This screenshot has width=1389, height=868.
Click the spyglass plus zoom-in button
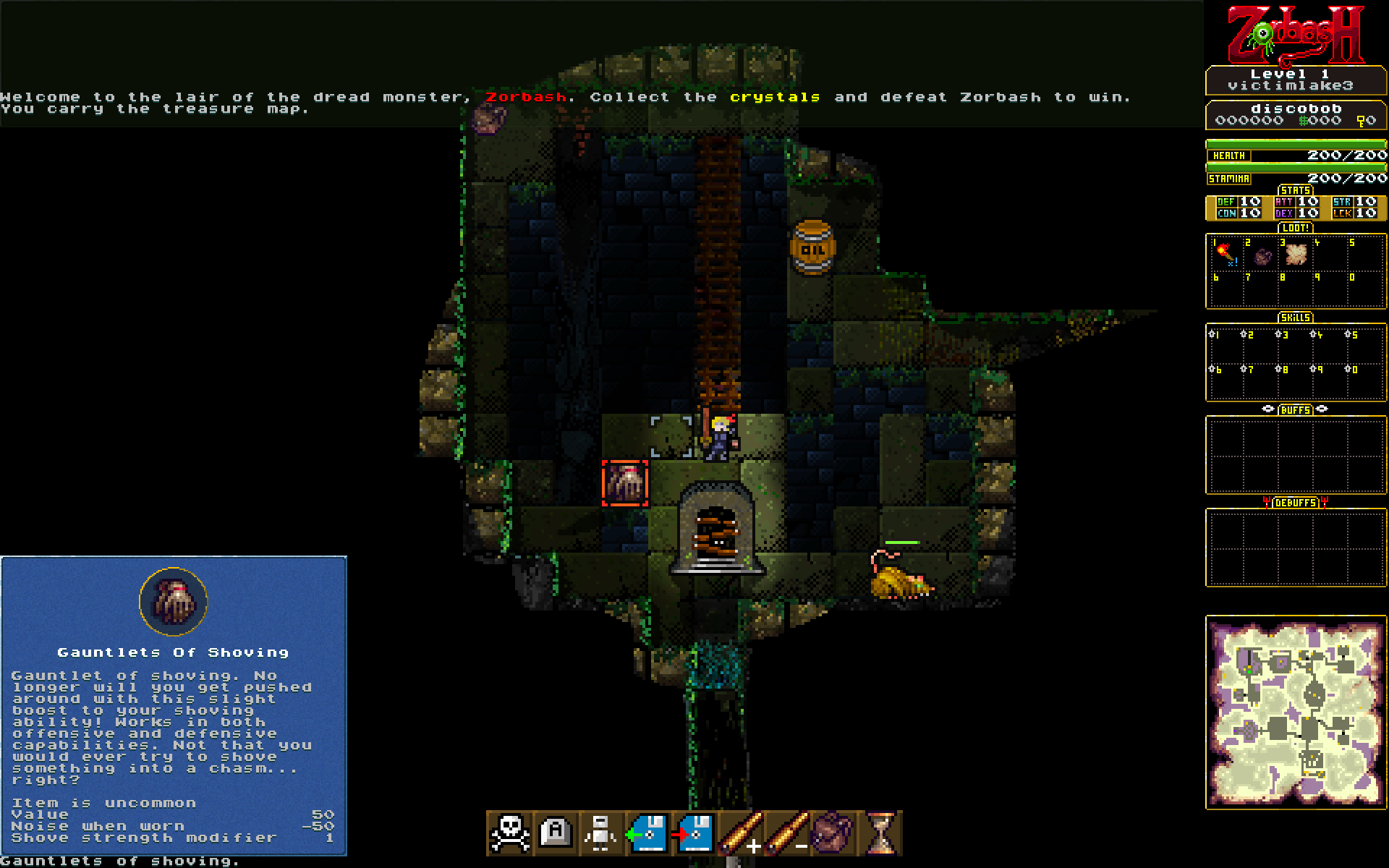(x=740, y=833)
